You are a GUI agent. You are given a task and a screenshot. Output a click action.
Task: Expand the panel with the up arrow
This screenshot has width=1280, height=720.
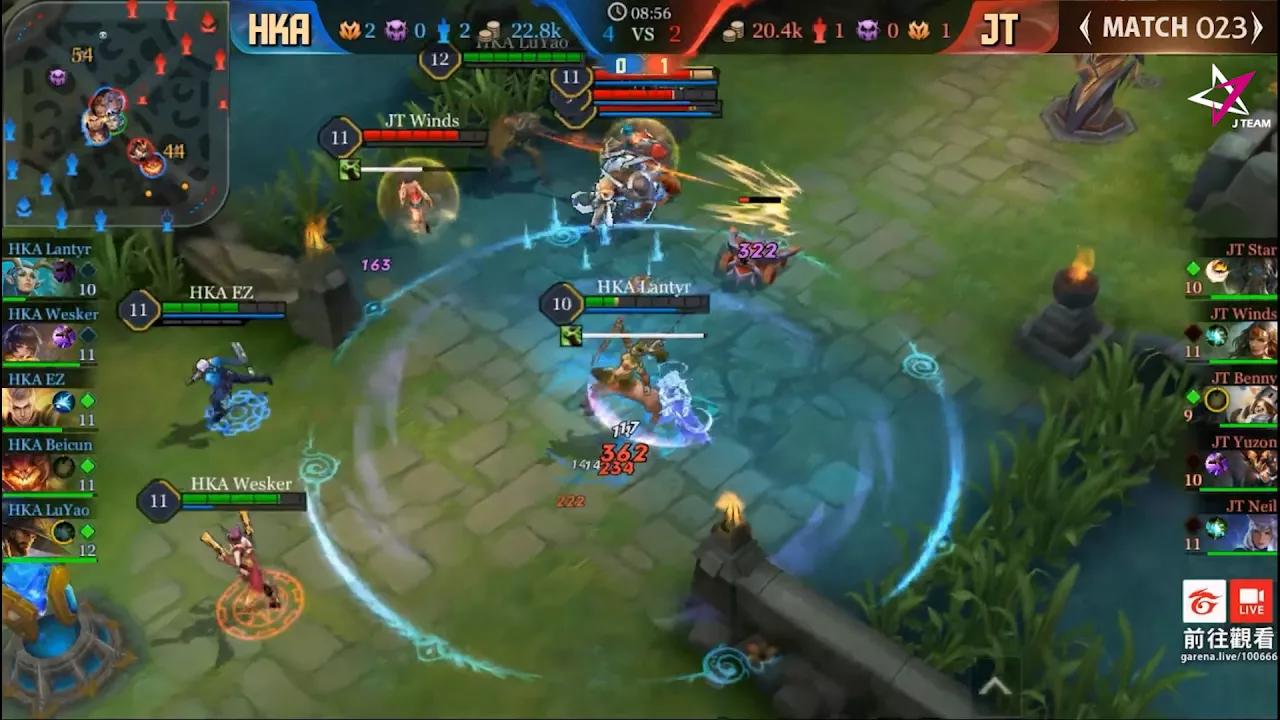pos(995,686)
